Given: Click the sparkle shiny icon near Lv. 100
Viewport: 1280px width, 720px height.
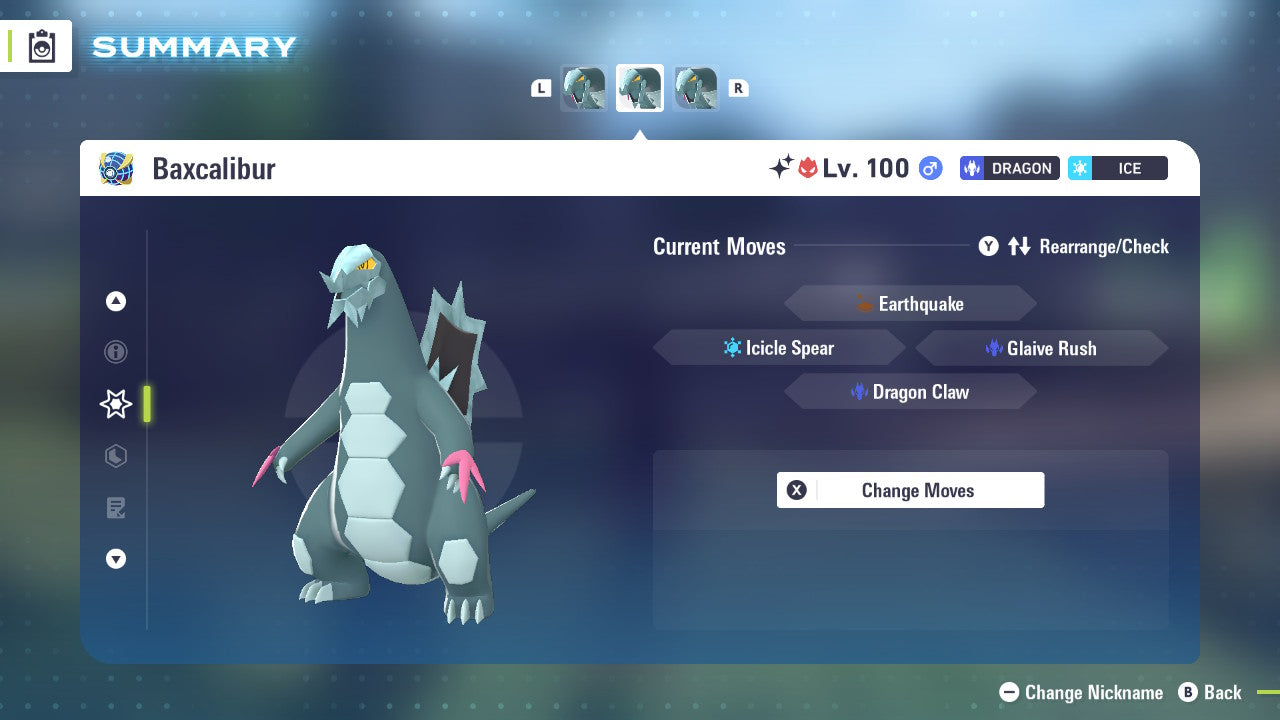Looking at the screenshot, I should 785,166.
